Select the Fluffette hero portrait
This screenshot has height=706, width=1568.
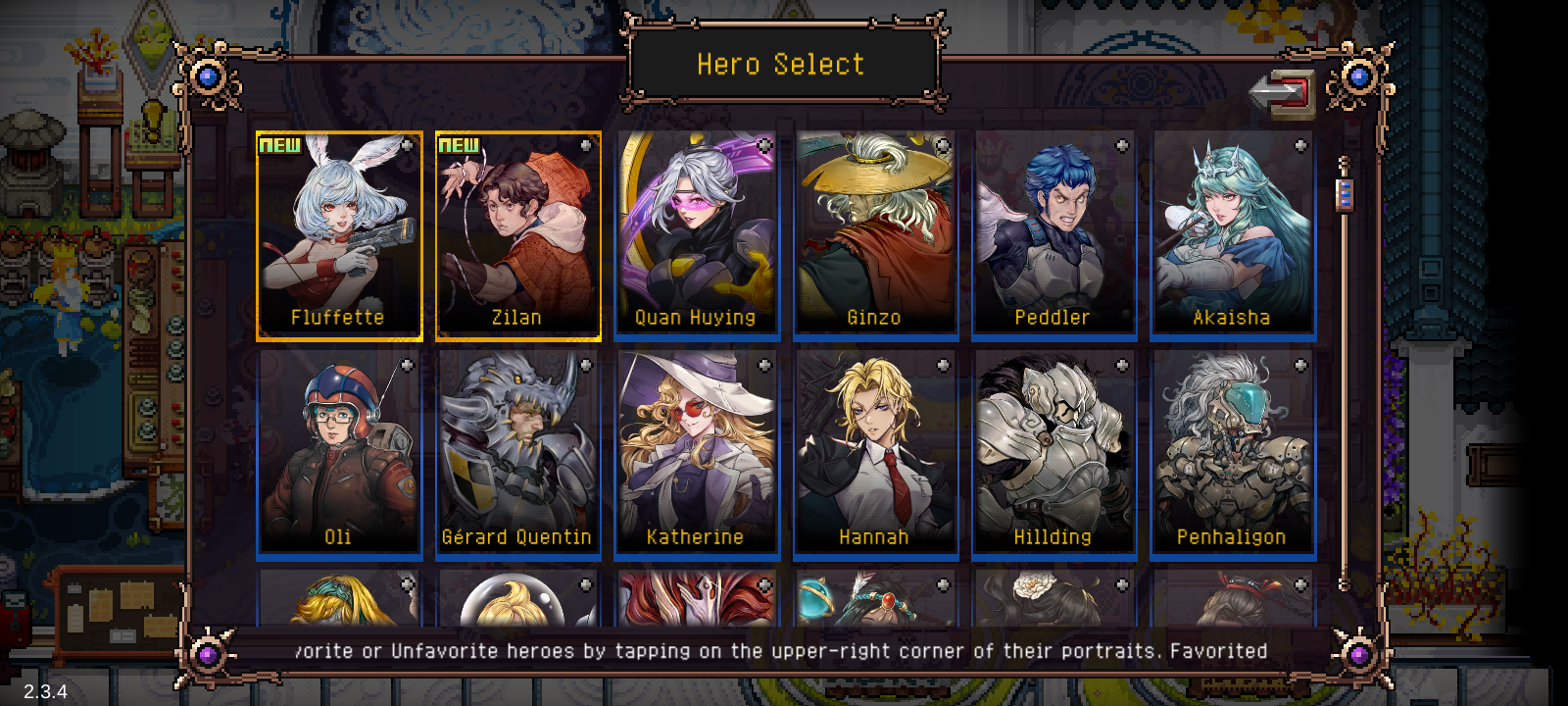tap(339, 233)
